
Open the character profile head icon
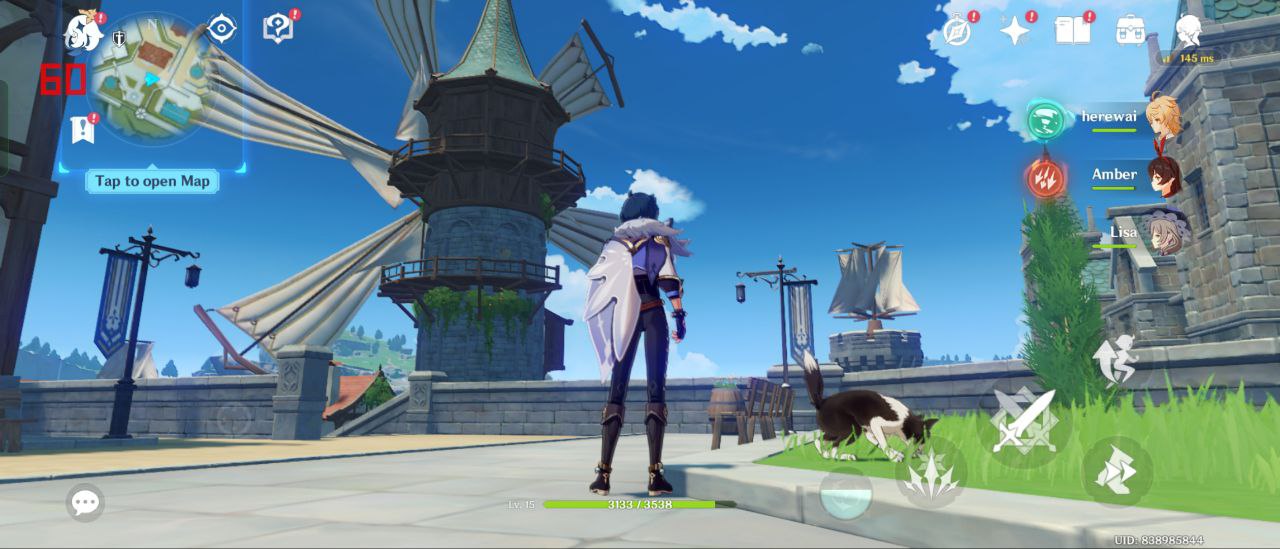(x=1189, y=30)
